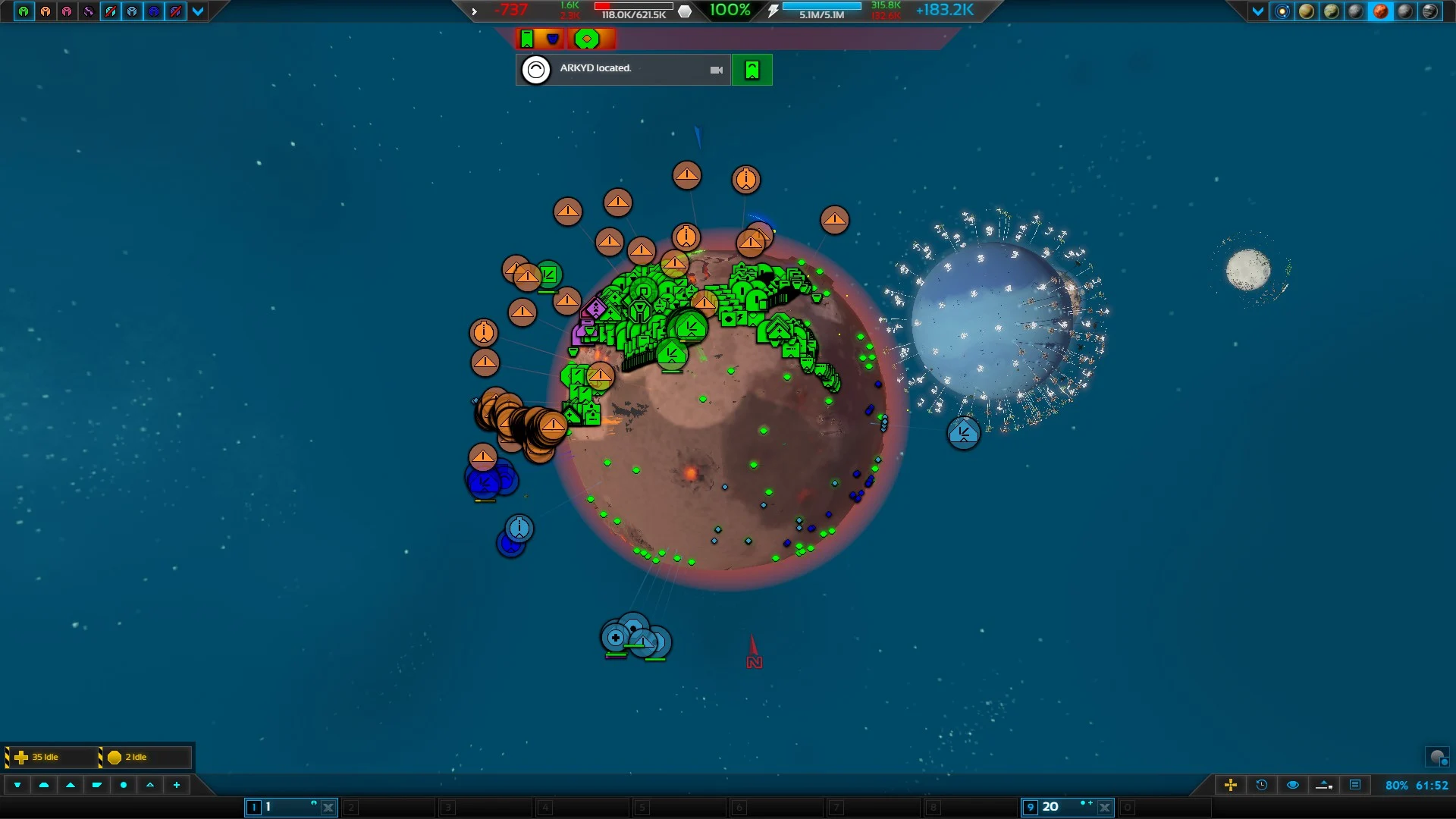
Task: Switch to control group tab 9 showing 20 units
Action: tap(1062, 807)
